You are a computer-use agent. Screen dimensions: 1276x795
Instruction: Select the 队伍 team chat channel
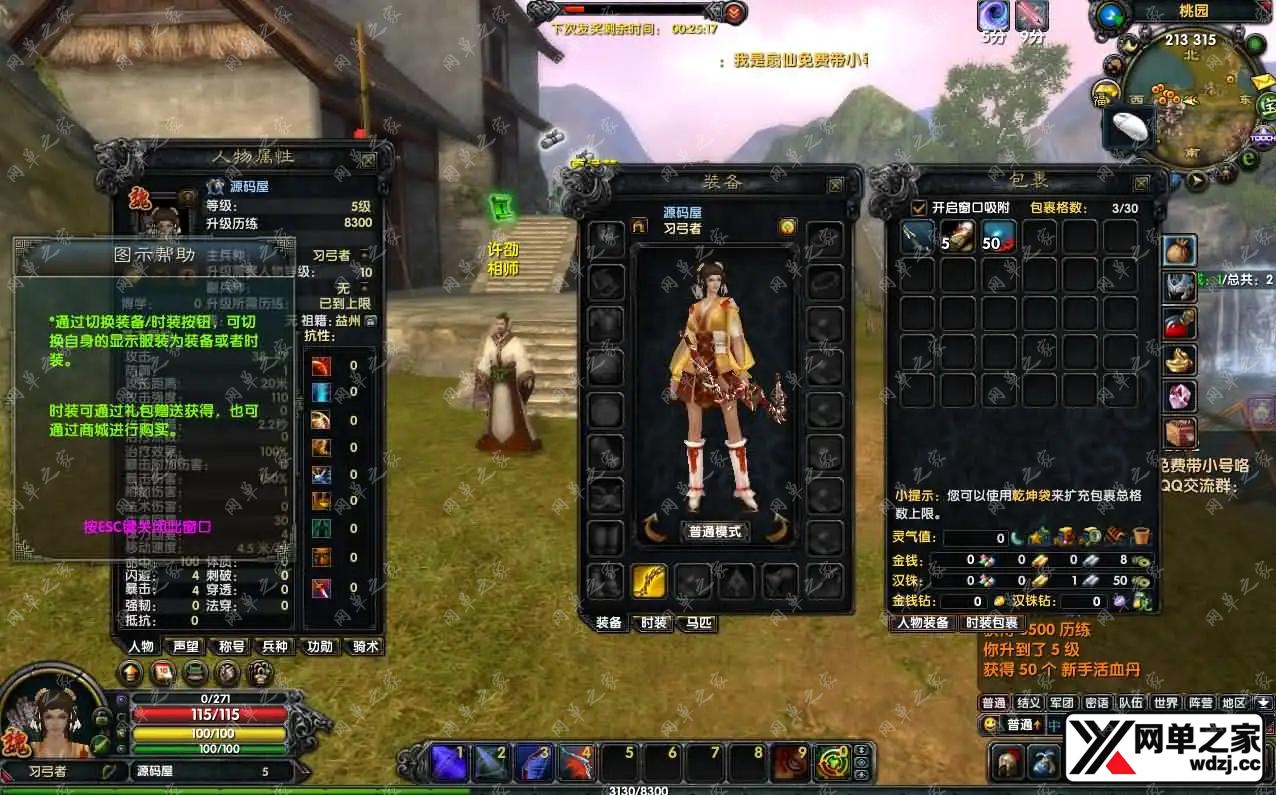click(1131, 703)
